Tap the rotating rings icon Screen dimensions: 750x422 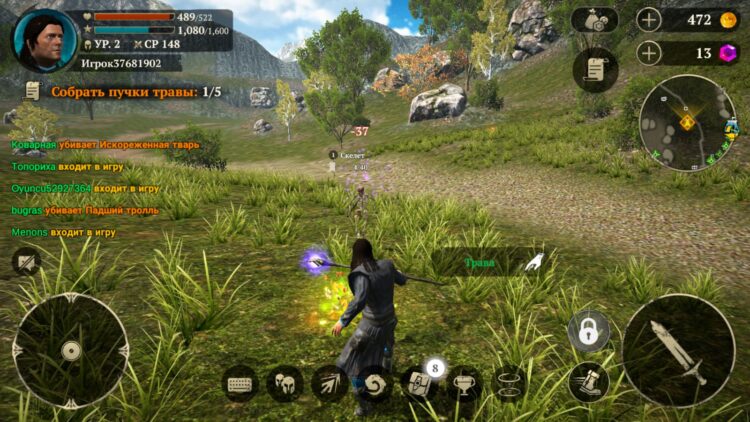coord(509,384)
